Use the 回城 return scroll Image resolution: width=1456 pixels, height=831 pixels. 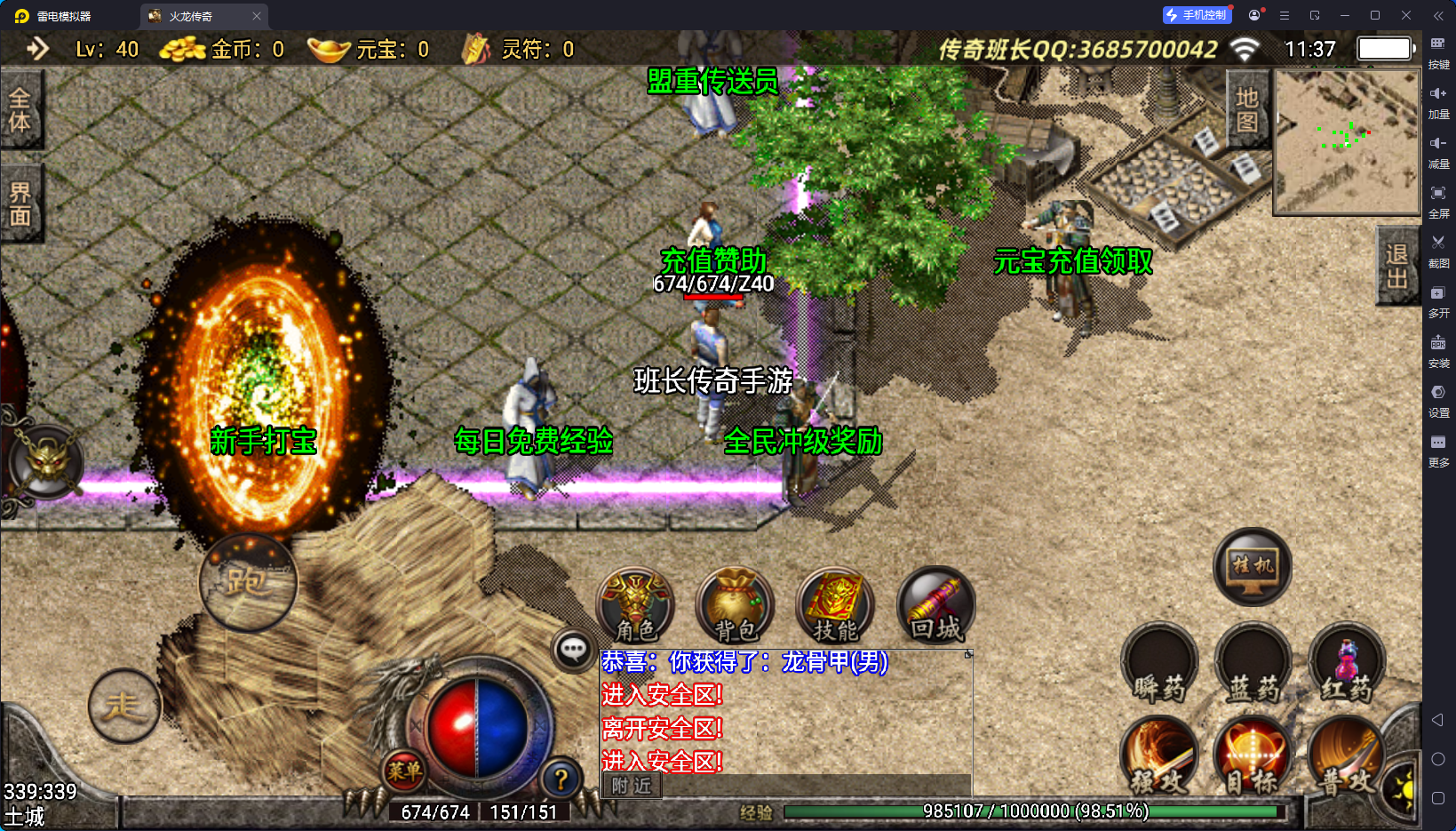[x=935, y=606]
